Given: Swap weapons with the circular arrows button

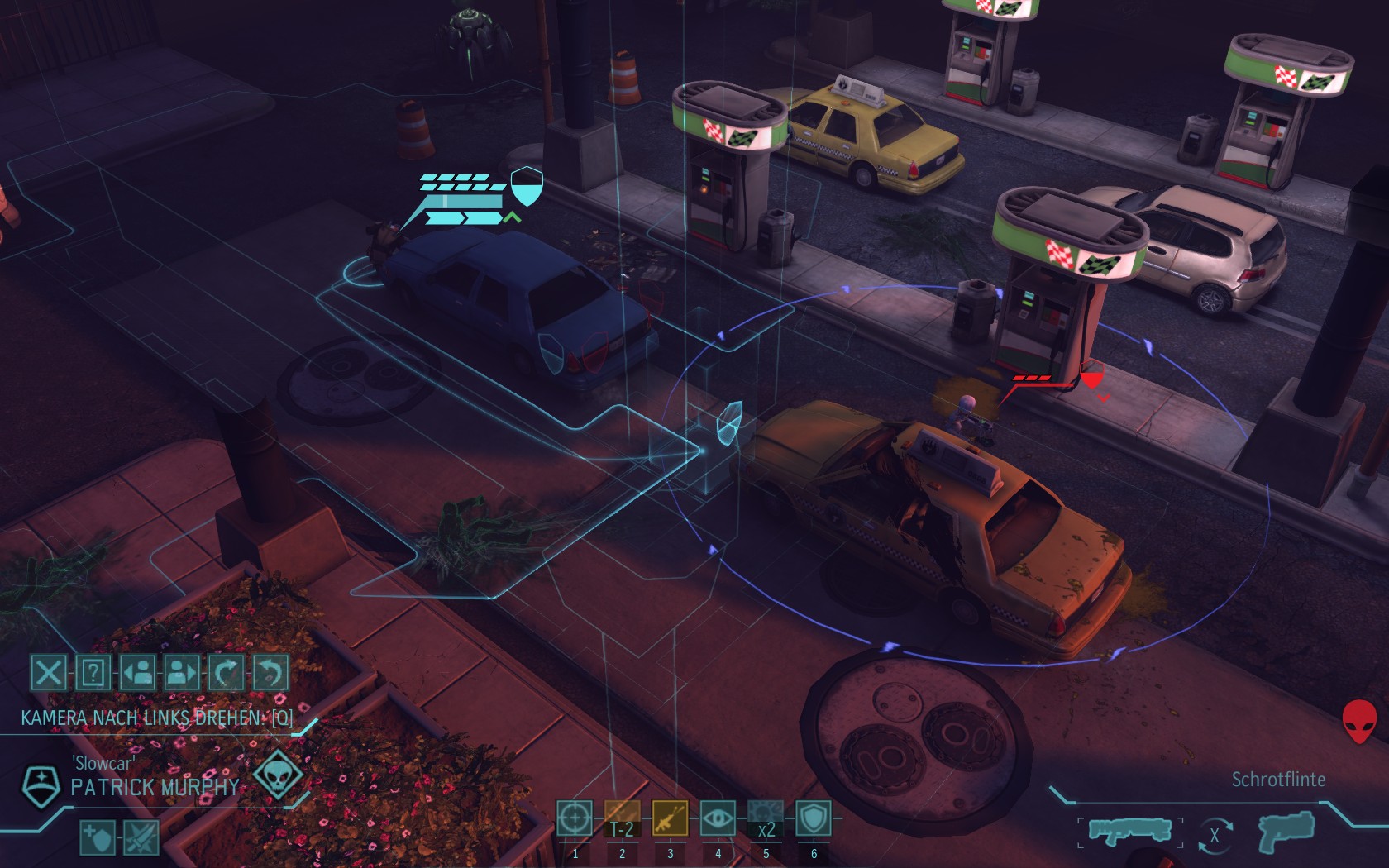Looking at the screenshot, I should point(1214,834).
